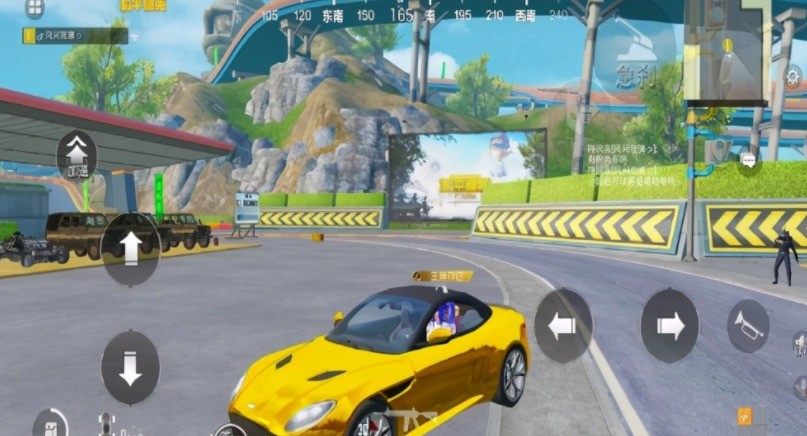Tap the reverse down-arrow button
Image resolution: width=807 pixels, height=436 pixels.
pos(130,367)
